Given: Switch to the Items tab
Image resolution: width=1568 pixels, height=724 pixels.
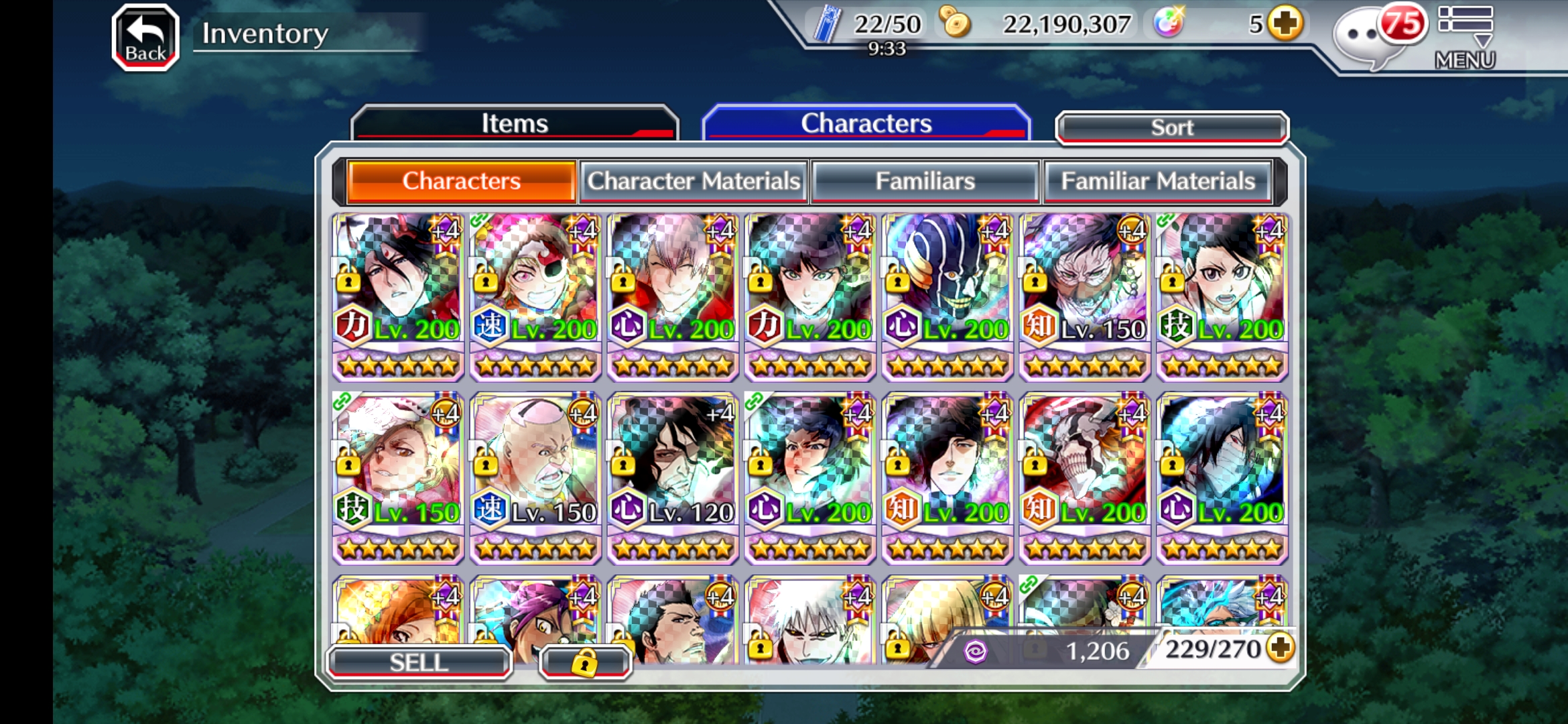Looking at the screenshot, I should point(514,123).
